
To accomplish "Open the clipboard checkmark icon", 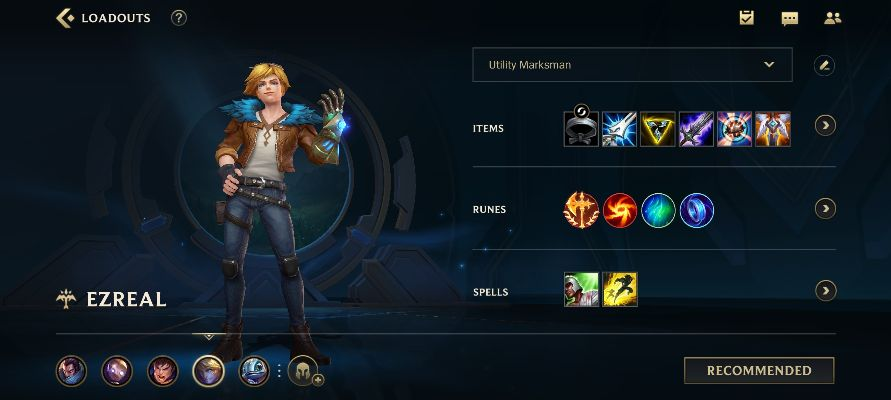I will (x=746, y=18).
